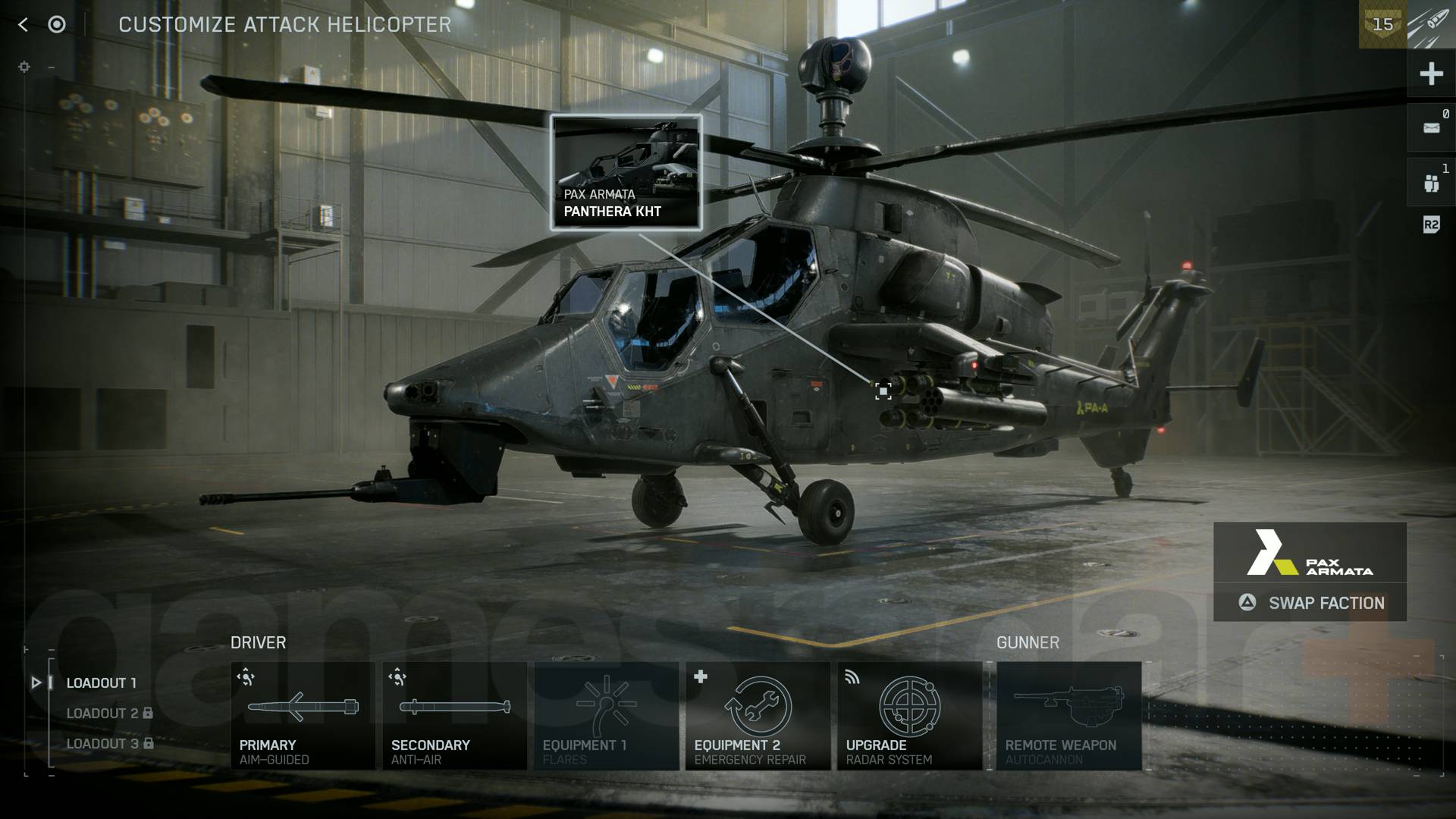Open the squad panel people icon
1456x819 pixels.
coord(1430,180)
